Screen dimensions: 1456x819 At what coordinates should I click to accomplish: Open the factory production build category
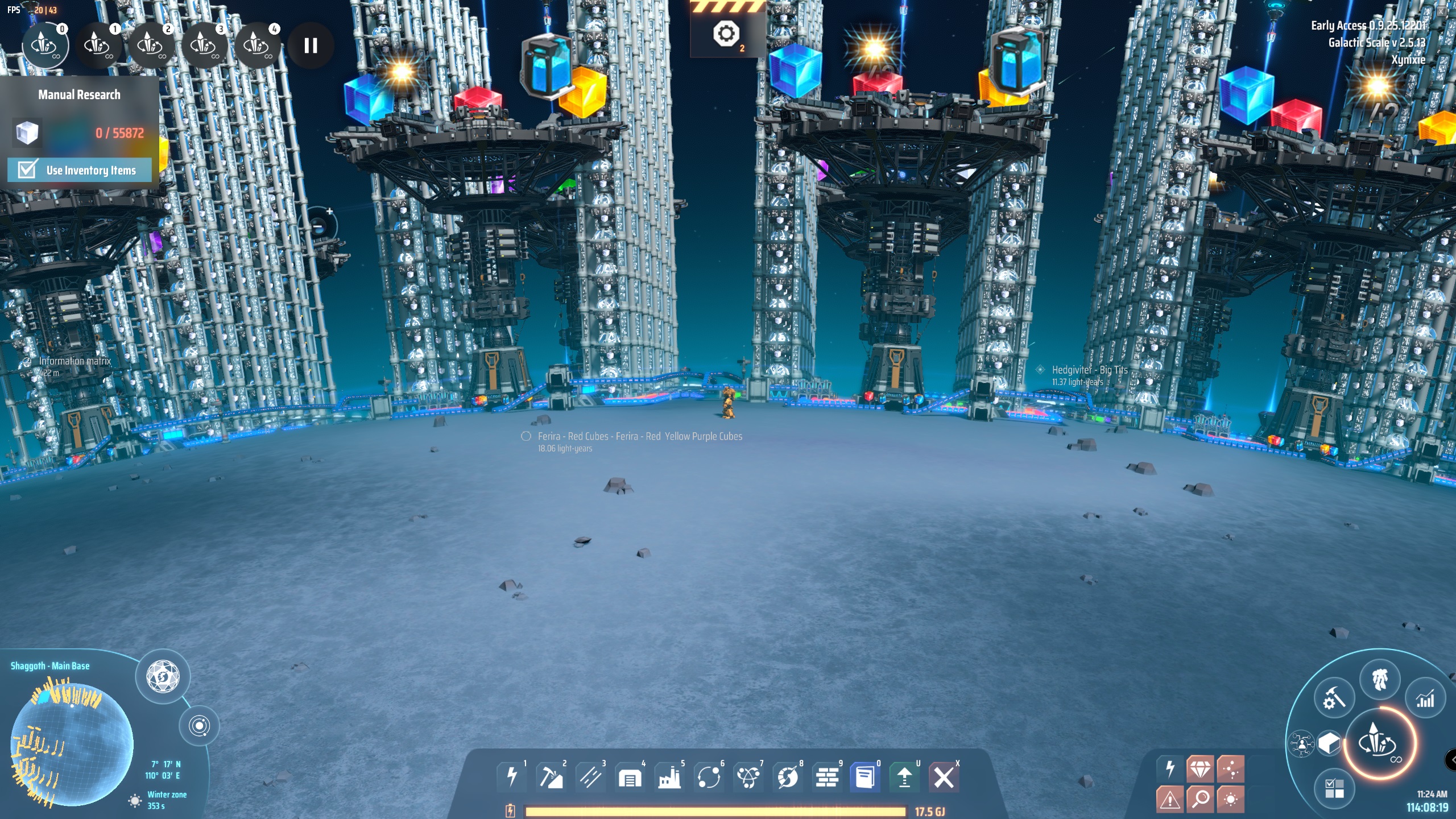click(669, 776)
